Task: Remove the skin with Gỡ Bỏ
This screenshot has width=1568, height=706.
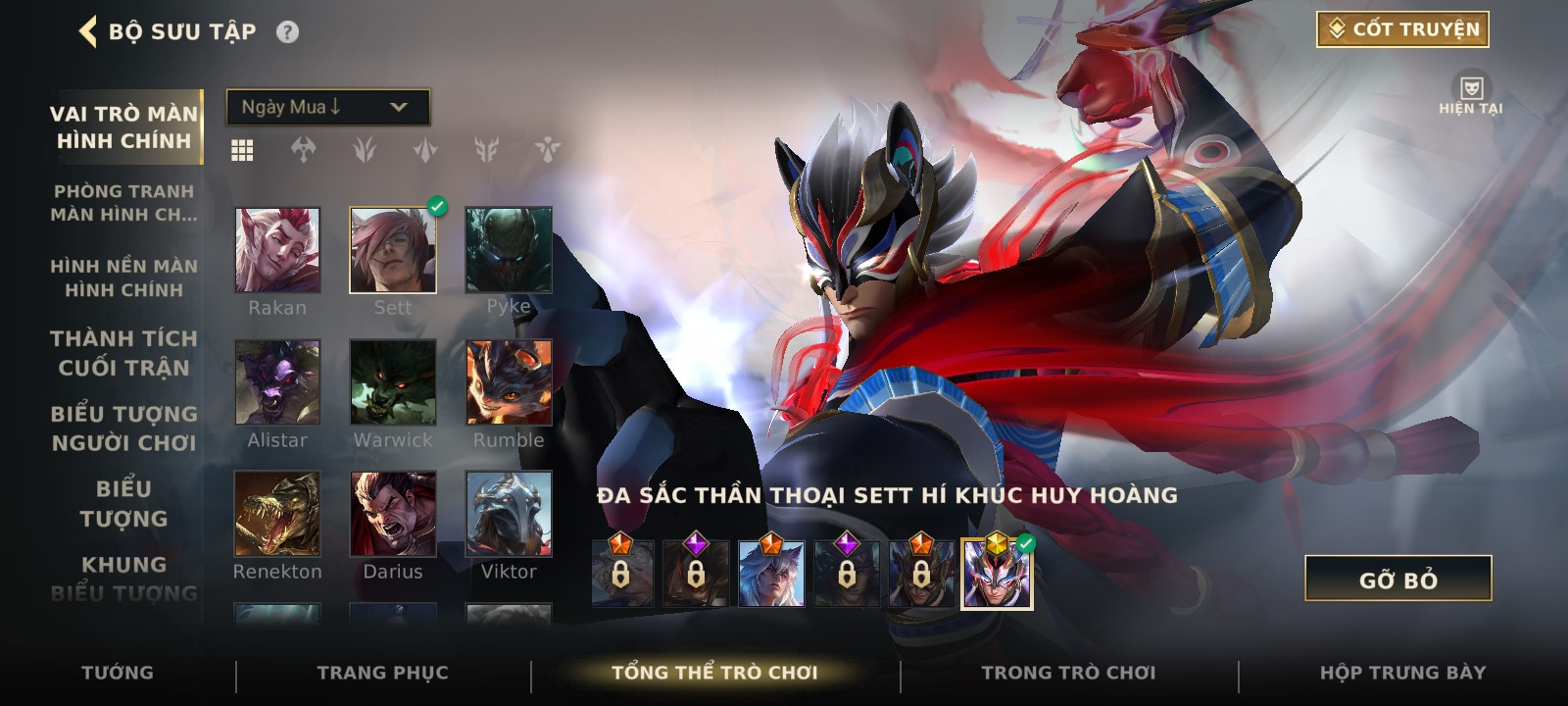Action: click(x=1397, y=580)
